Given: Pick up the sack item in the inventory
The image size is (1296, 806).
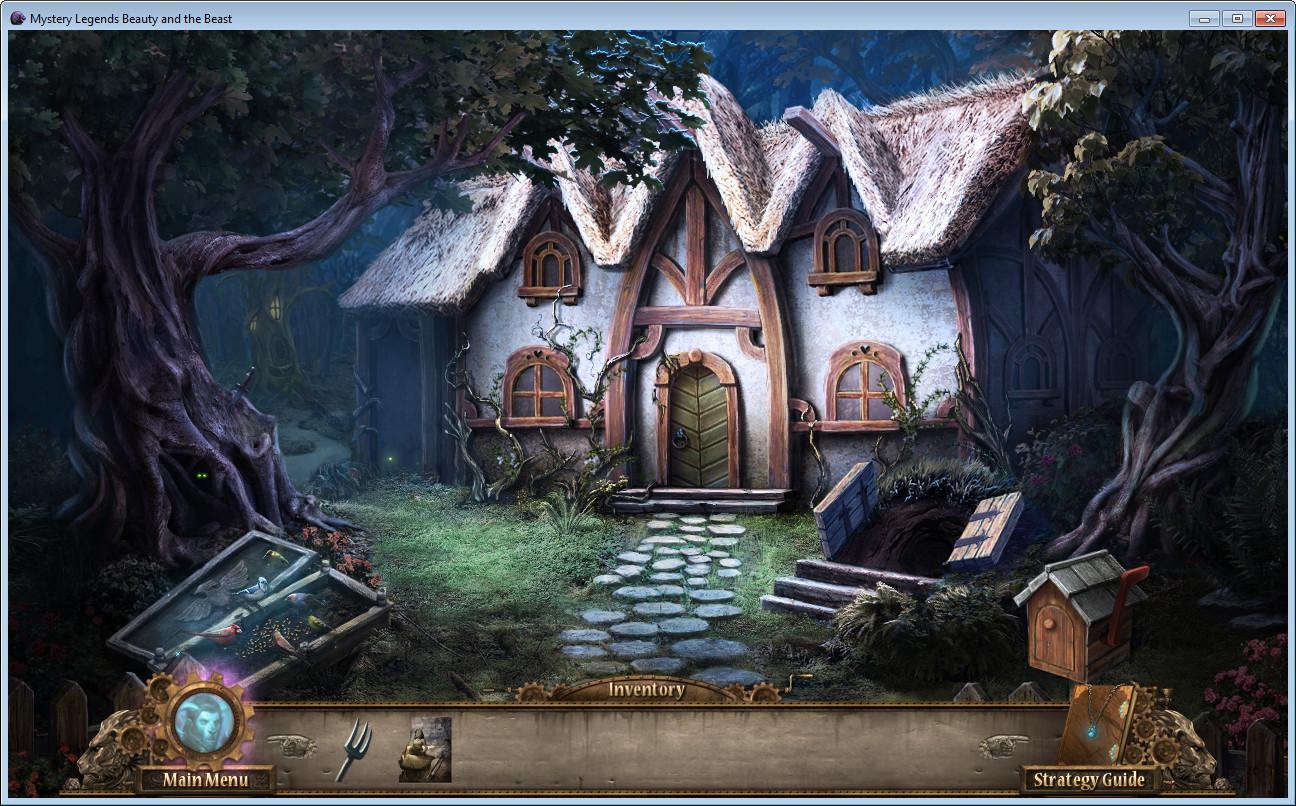Looking at the screenshot, I should (x=426, y=749).
